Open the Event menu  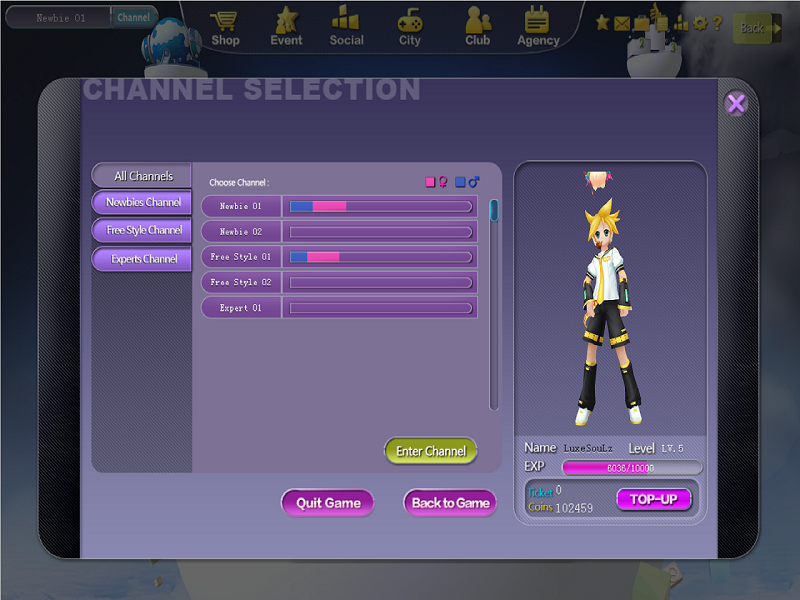[x=286, y=27]
